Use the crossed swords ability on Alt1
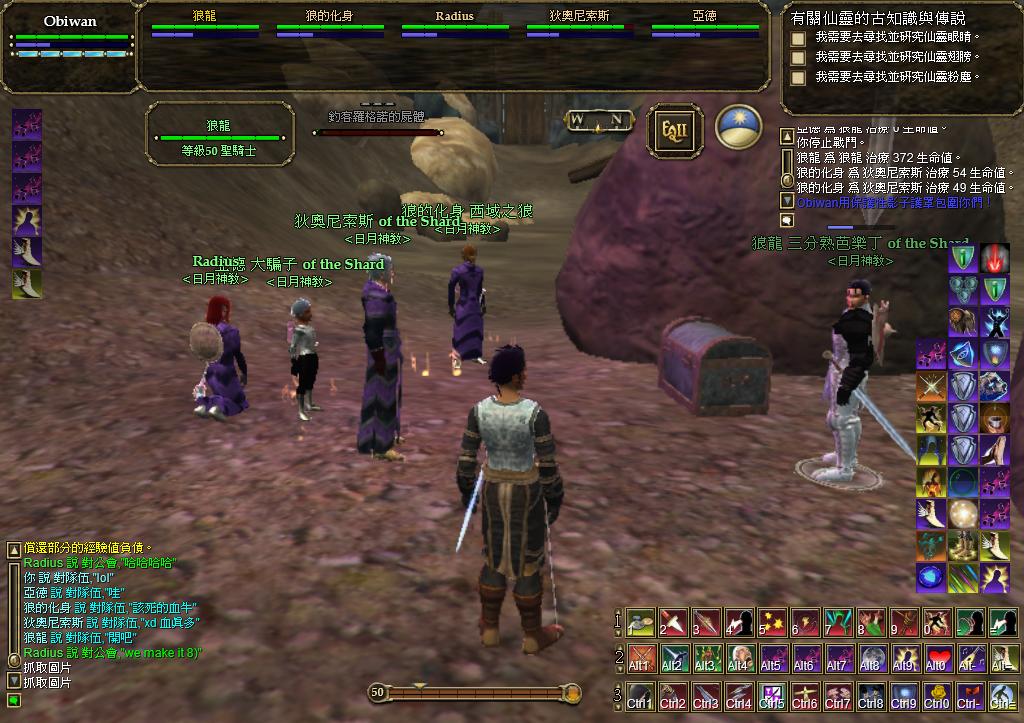This screenshot has height=723, width=1024. pos(640,659)
